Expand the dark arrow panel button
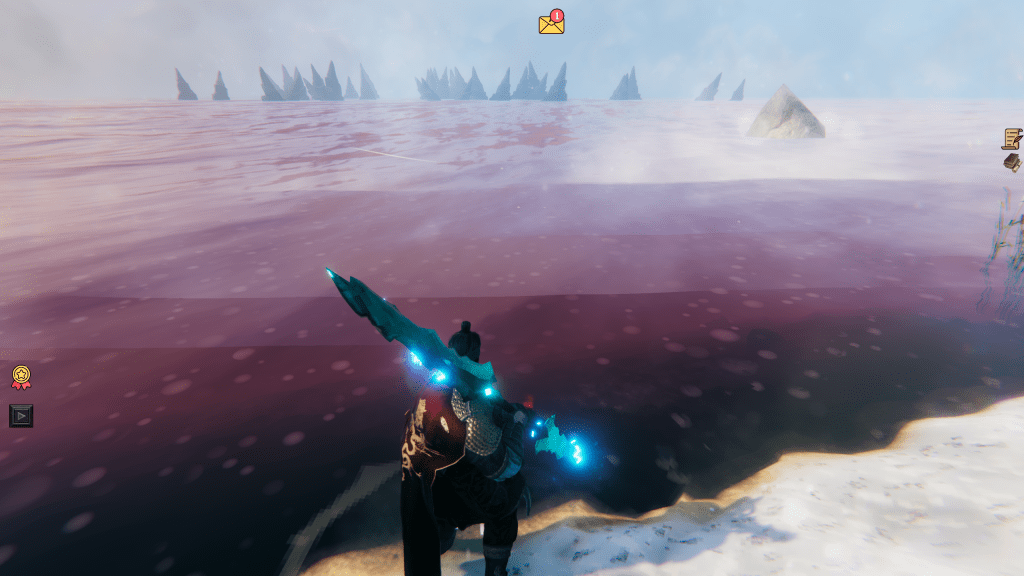 21,415
